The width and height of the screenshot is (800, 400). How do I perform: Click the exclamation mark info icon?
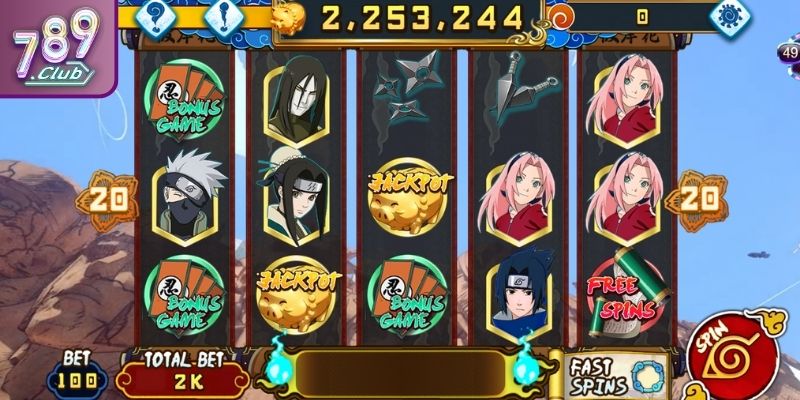[x=224, y=15]
